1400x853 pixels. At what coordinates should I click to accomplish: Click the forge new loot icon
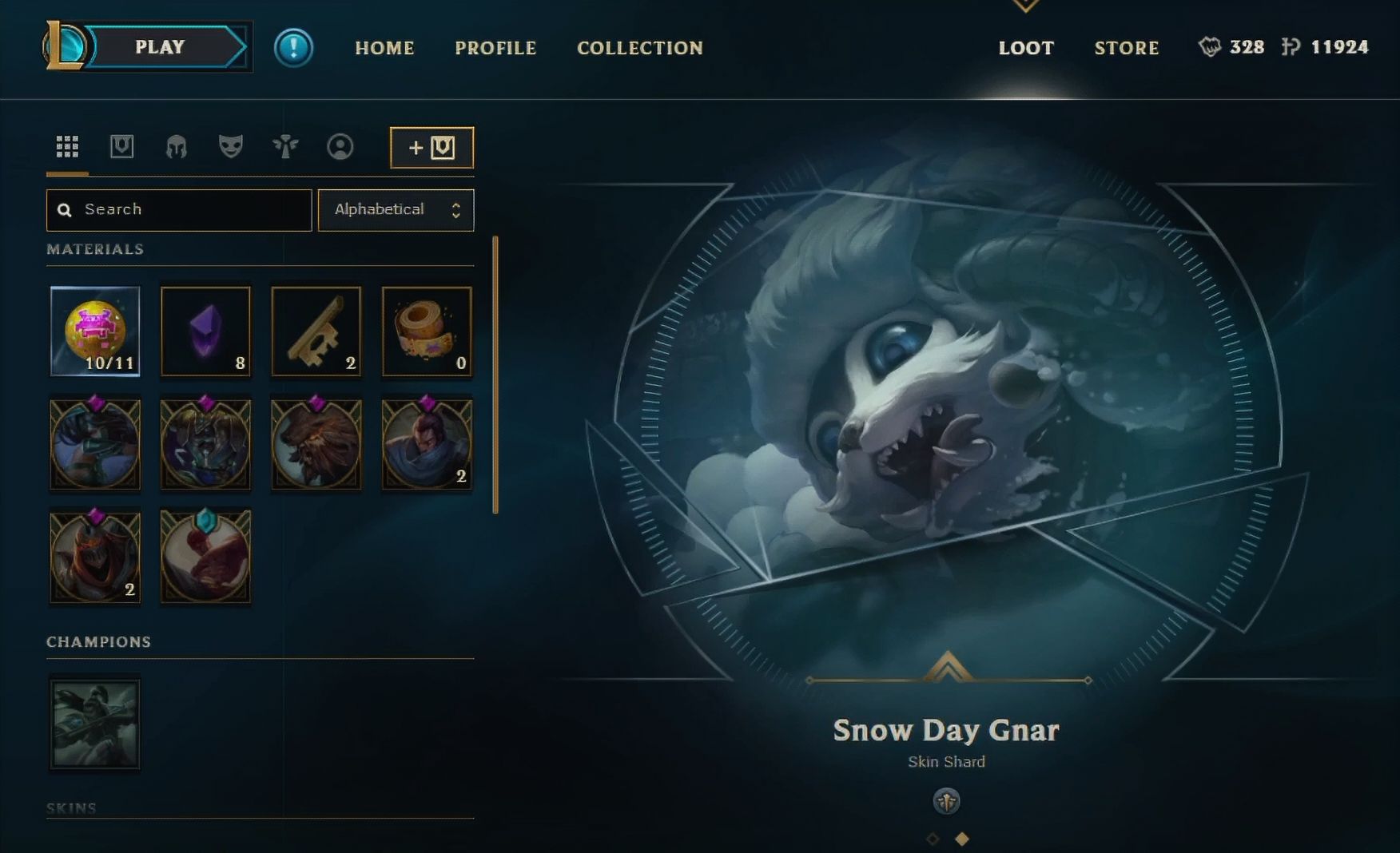[x=432, y=146]
